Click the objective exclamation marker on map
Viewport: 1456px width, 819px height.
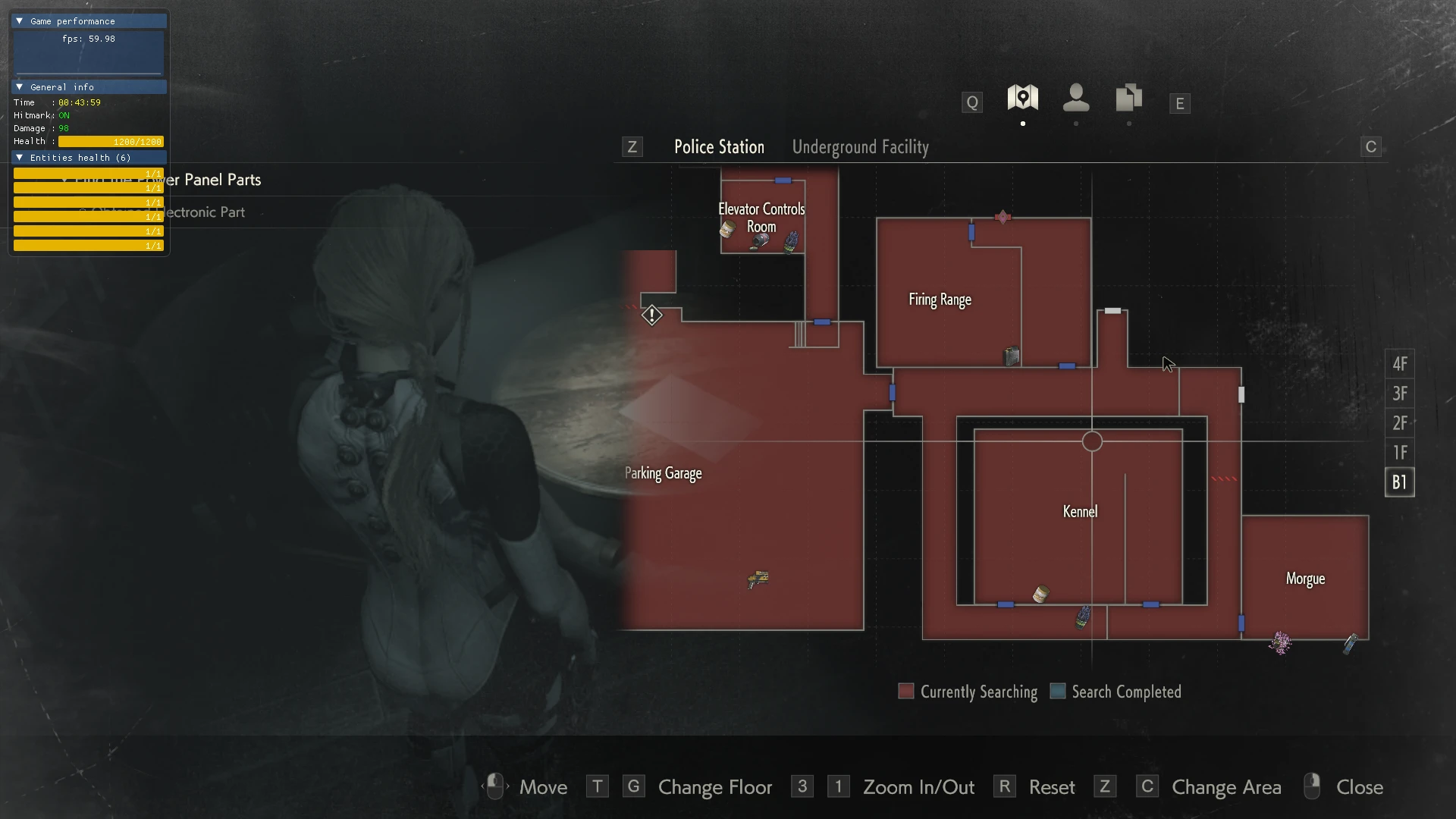tap(651, 315)
